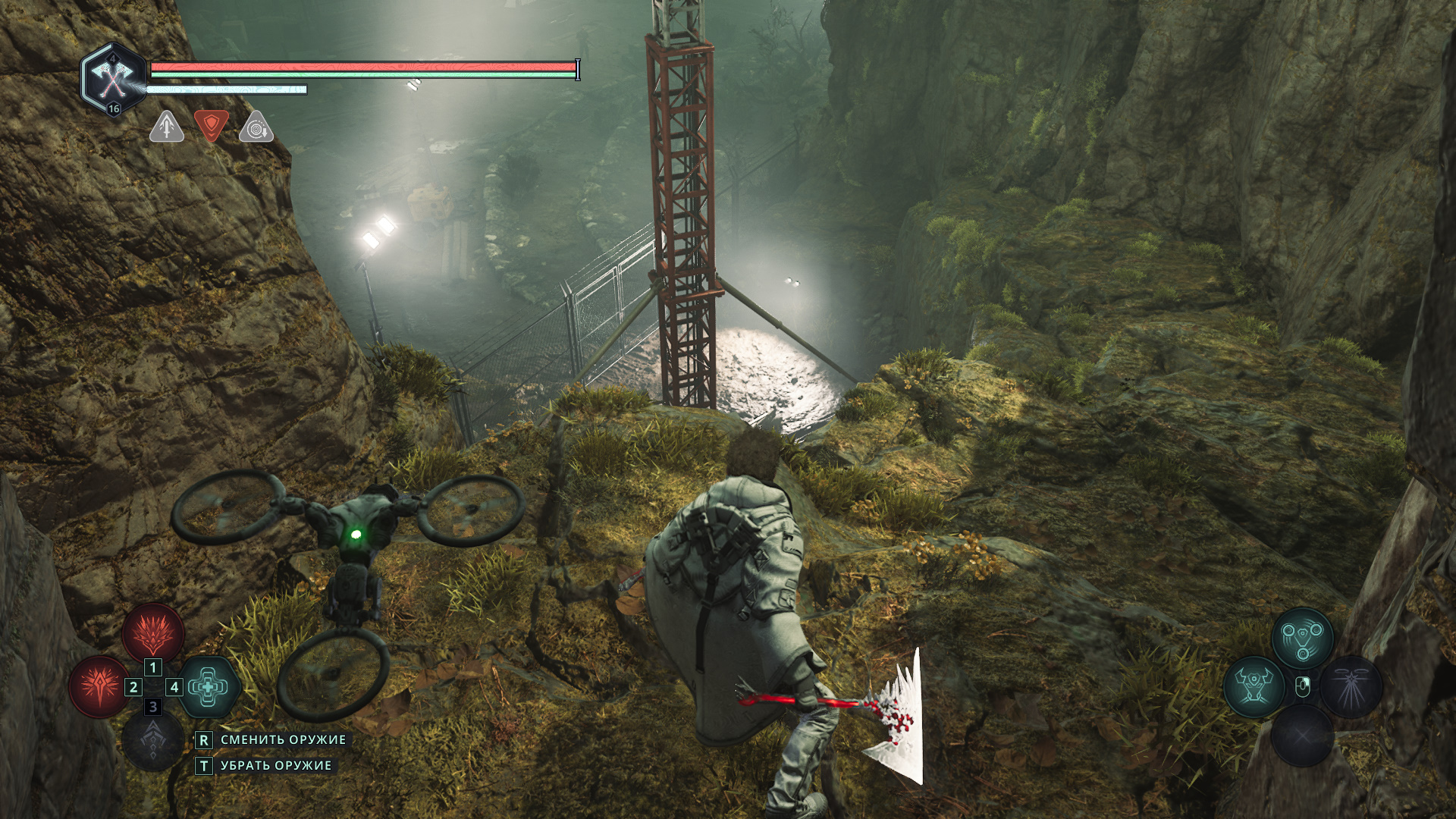The image size is (1456, 819).
Task: Click the spiral cooldown status icon
Action: point(256,127)
